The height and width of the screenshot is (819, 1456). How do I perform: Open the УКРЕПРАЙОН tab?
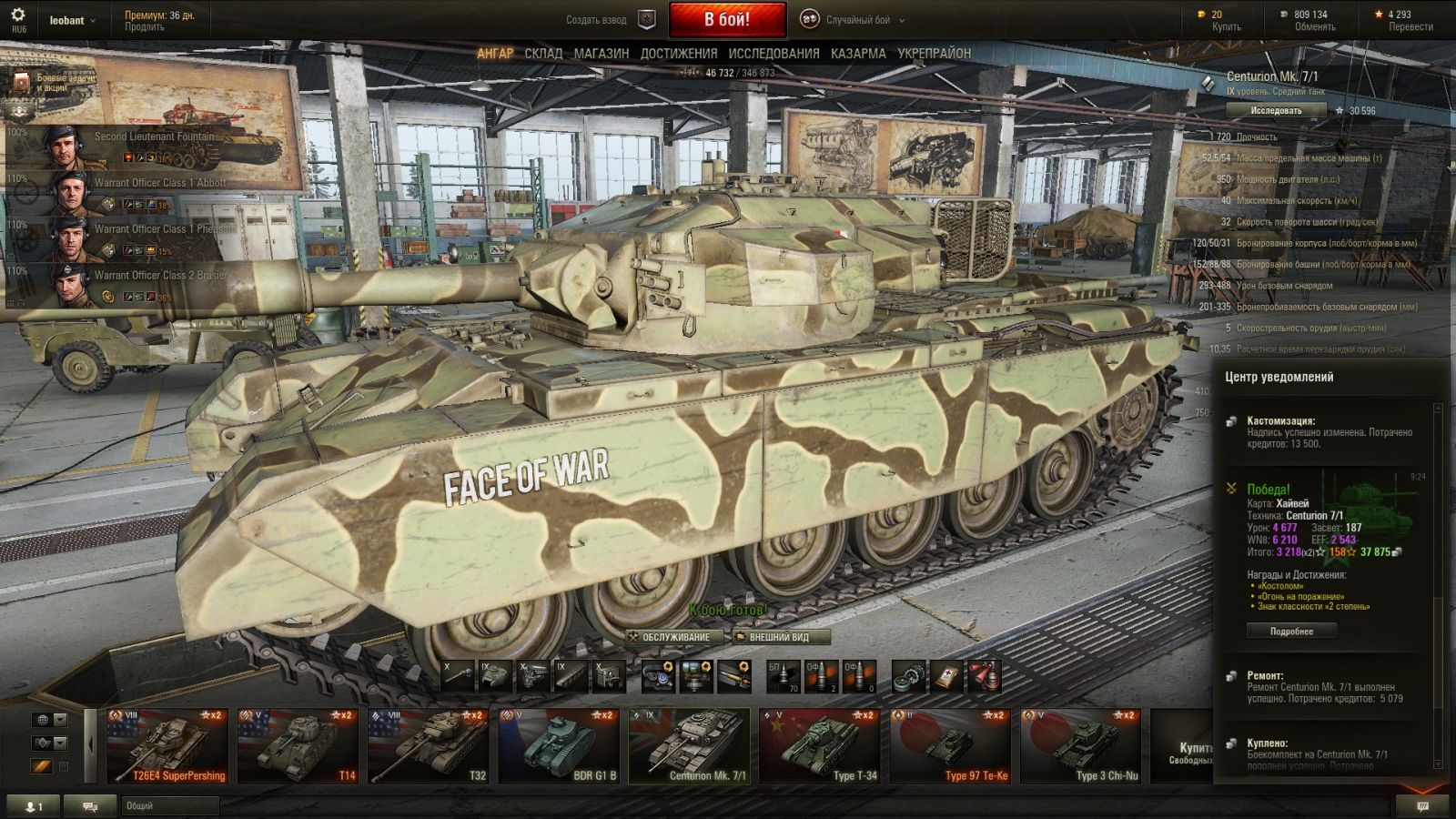point(934,54)
